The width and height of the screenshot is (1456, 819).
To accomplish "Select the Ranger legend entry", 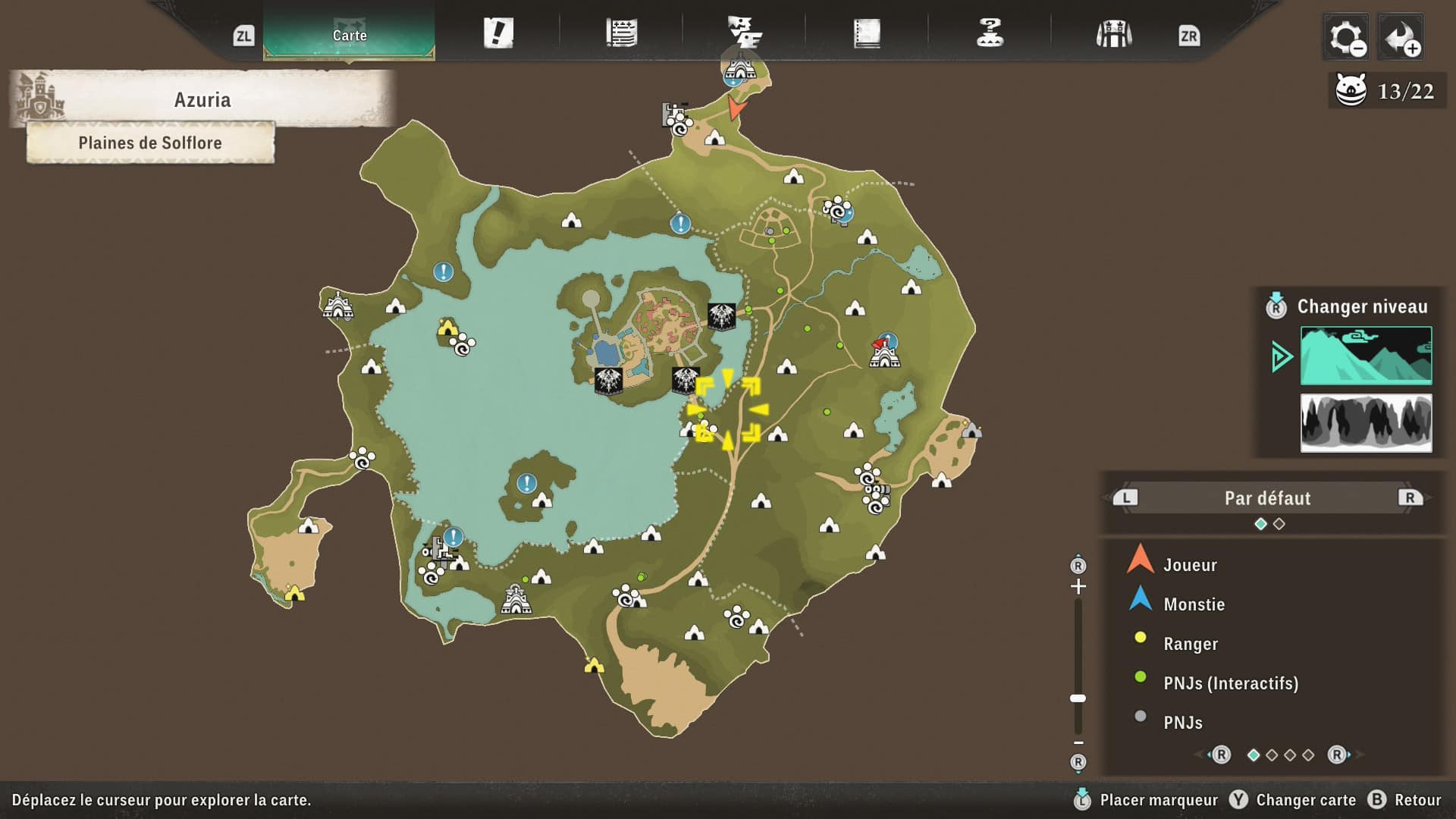I will [1191, 644].
